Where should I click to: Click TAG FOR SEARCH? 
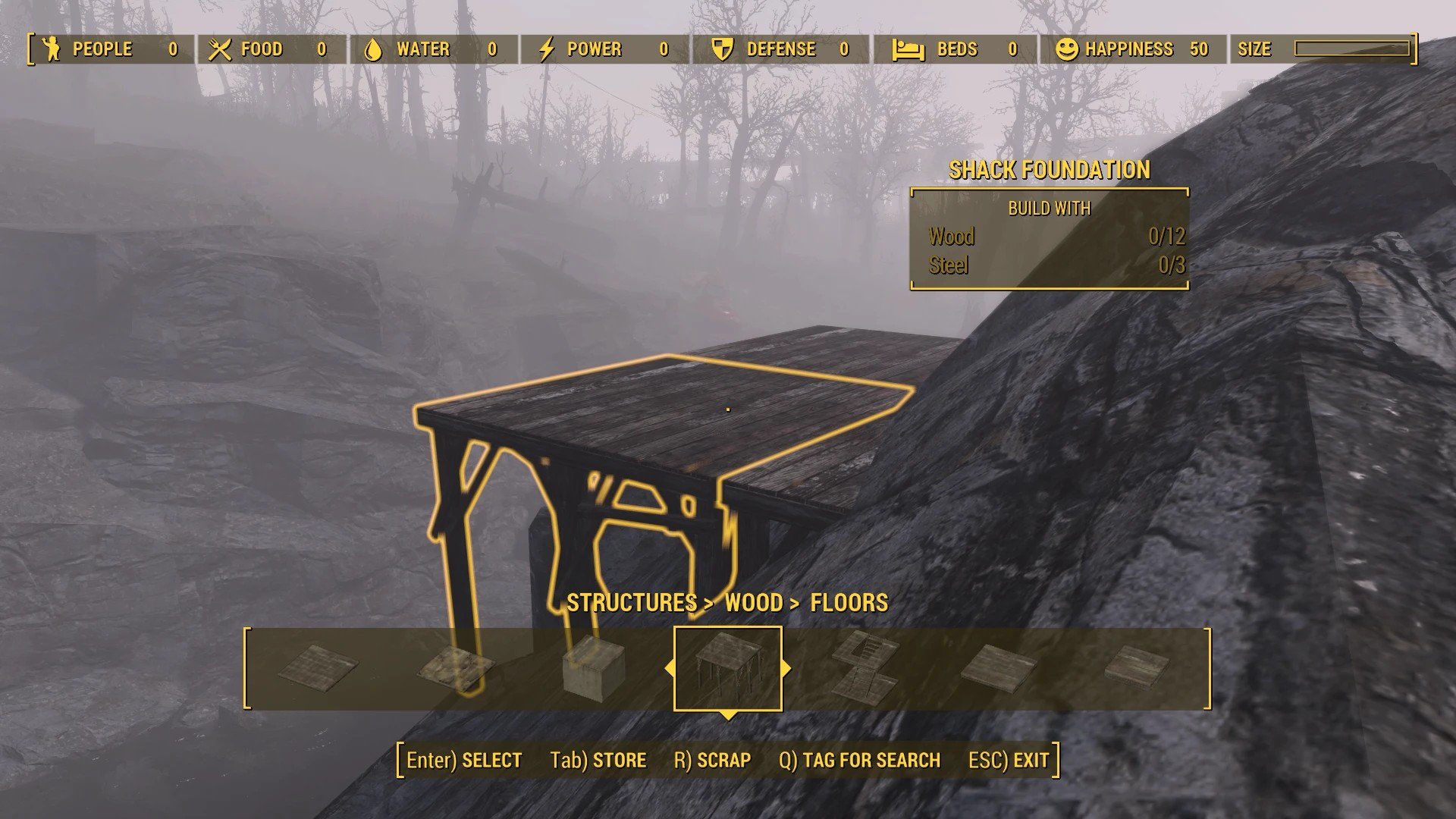click(x=859, y=760)
